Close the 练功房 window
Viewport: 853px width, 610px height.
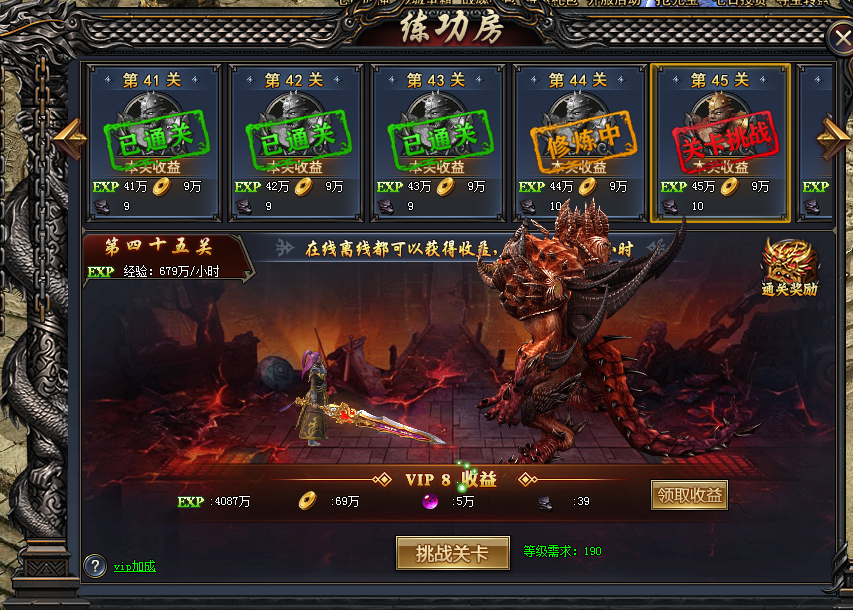tap(840, 38)
